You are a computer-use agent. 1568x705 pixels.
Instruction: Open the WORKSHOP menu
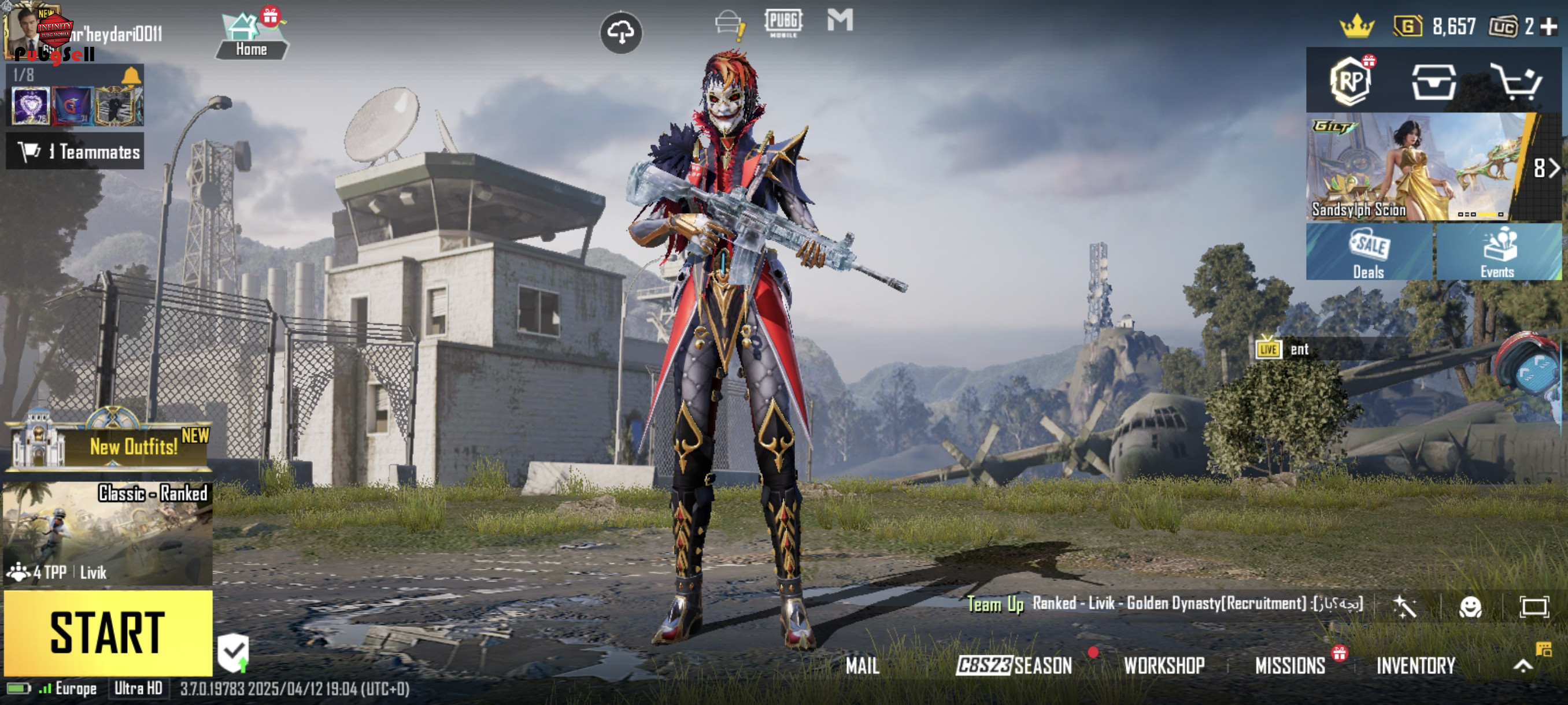[1164, 666]
